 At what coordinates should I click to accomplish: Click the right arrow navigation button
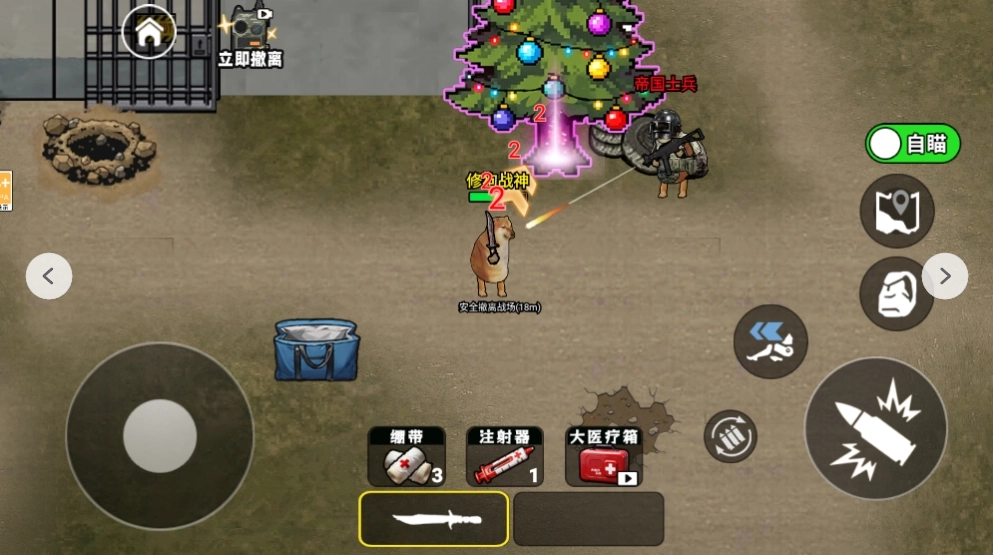click(944, 276)
